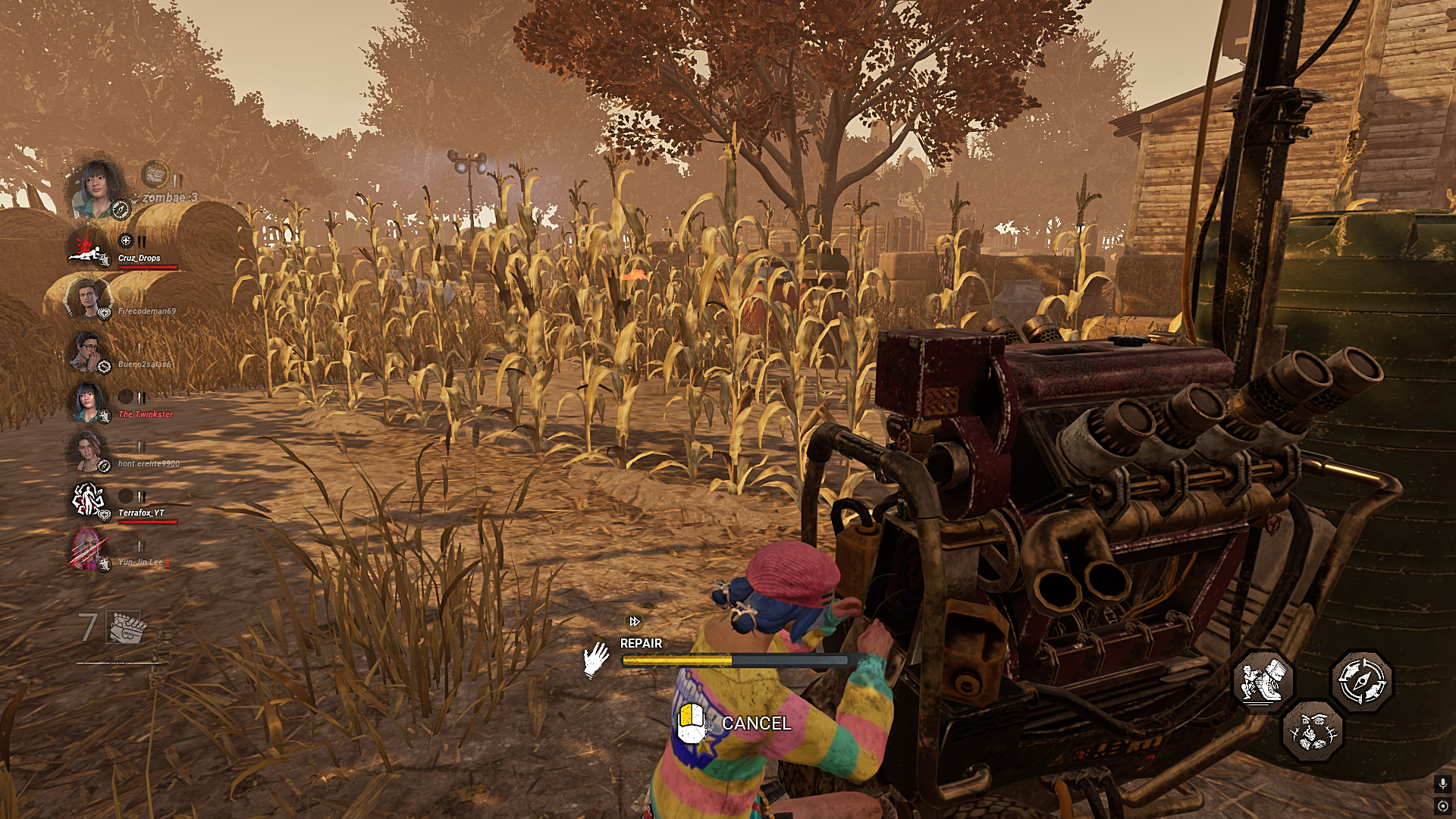
Task: Select the crosshair status icon above Cruz_Drops
Action: pyautogui.click(x=126, y=240)
